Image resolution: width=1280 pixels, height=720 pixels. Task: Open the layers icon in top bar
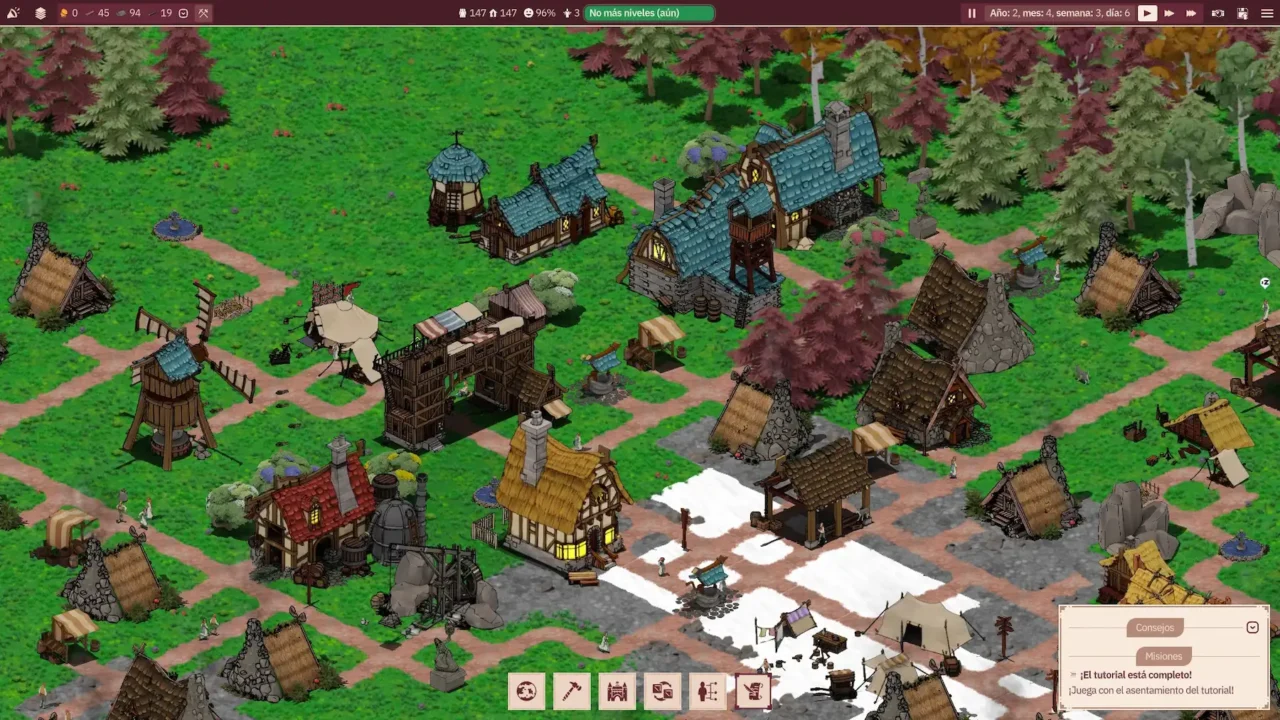(x=40, y=13)
